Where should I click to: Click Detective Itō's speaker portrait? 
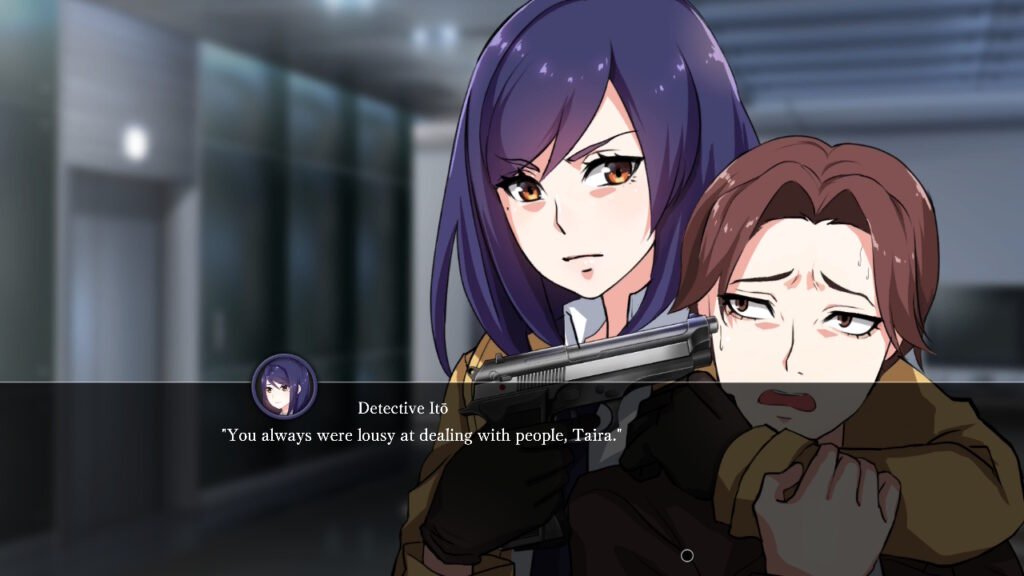point(284,386)
